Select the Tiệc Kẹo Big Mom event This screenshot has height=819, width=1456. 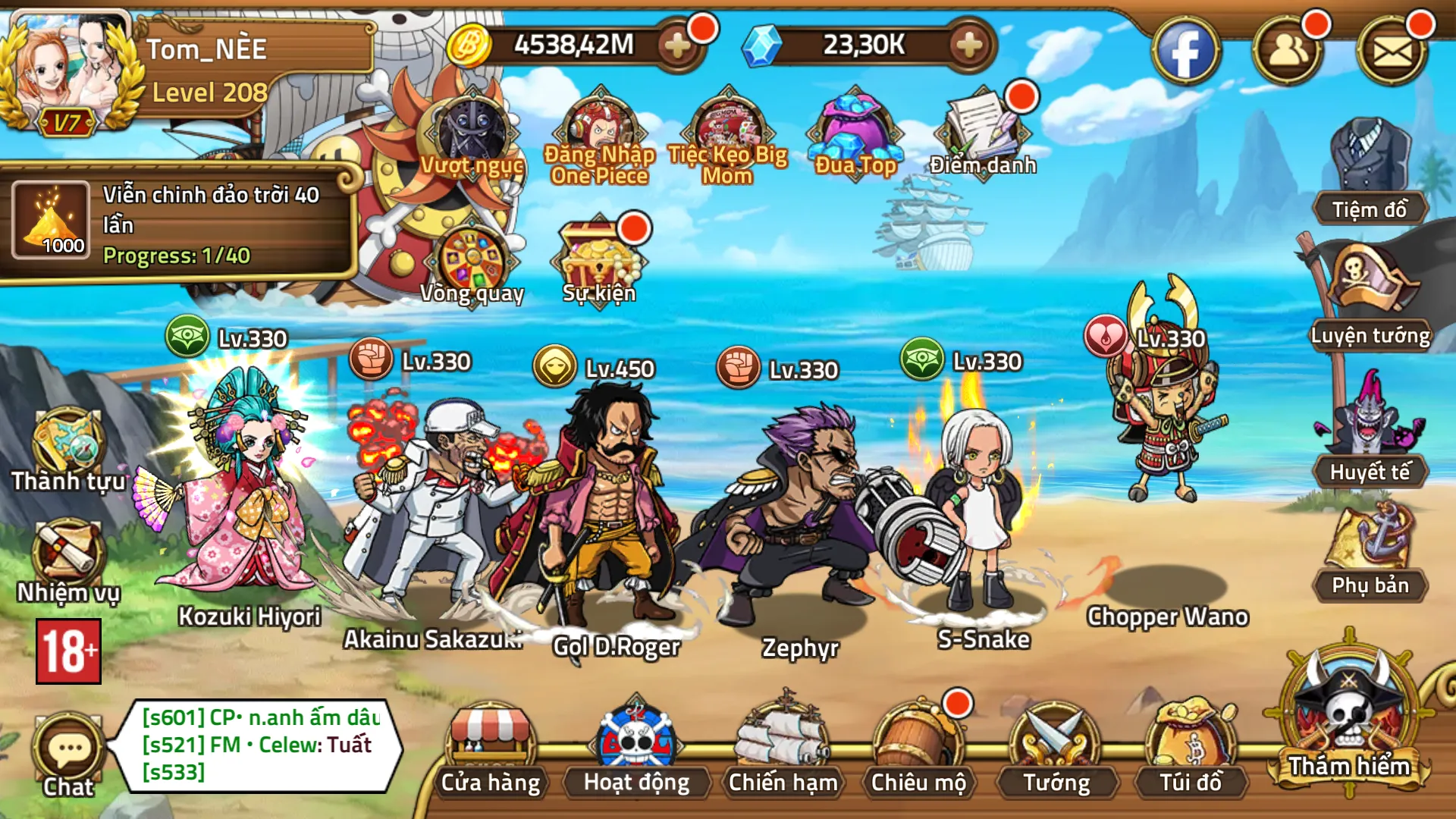click(724, 125)
